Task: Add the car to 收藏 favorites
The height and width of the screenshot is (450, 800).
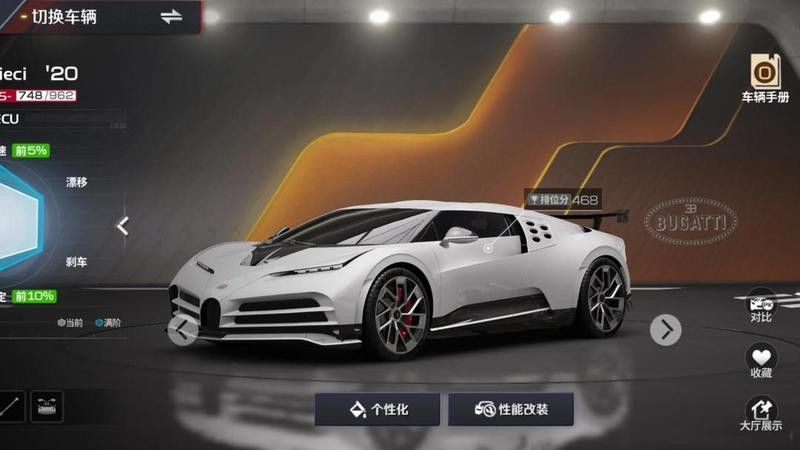Action: [x=761, y=360]
